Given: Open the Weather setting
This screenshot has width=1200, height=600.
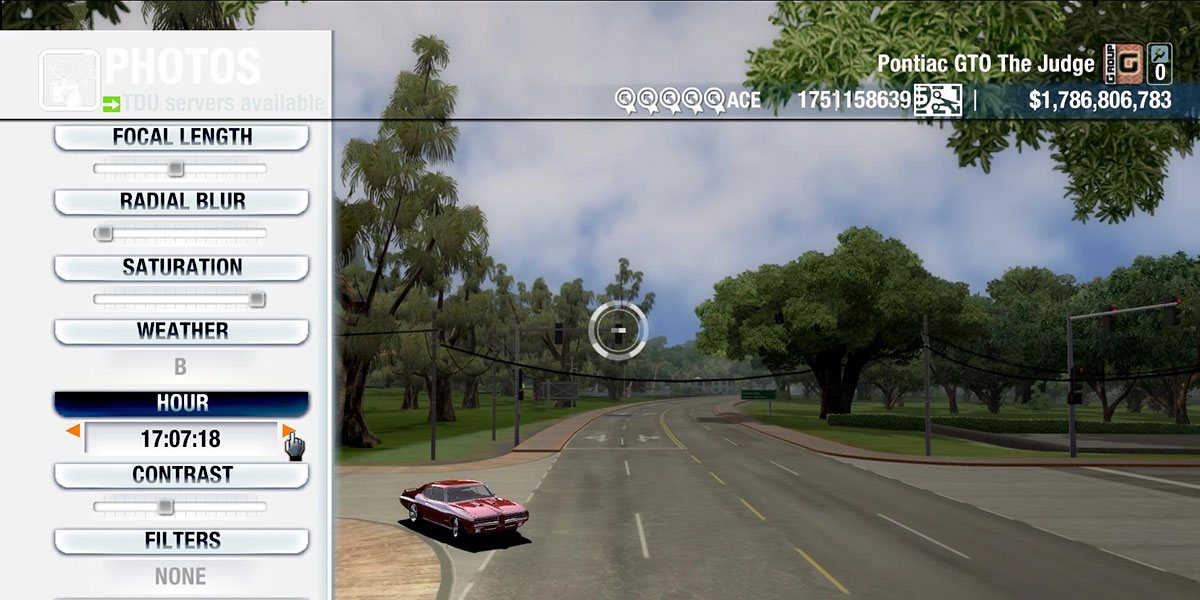Looking at the screenshot, I should 181,331.
